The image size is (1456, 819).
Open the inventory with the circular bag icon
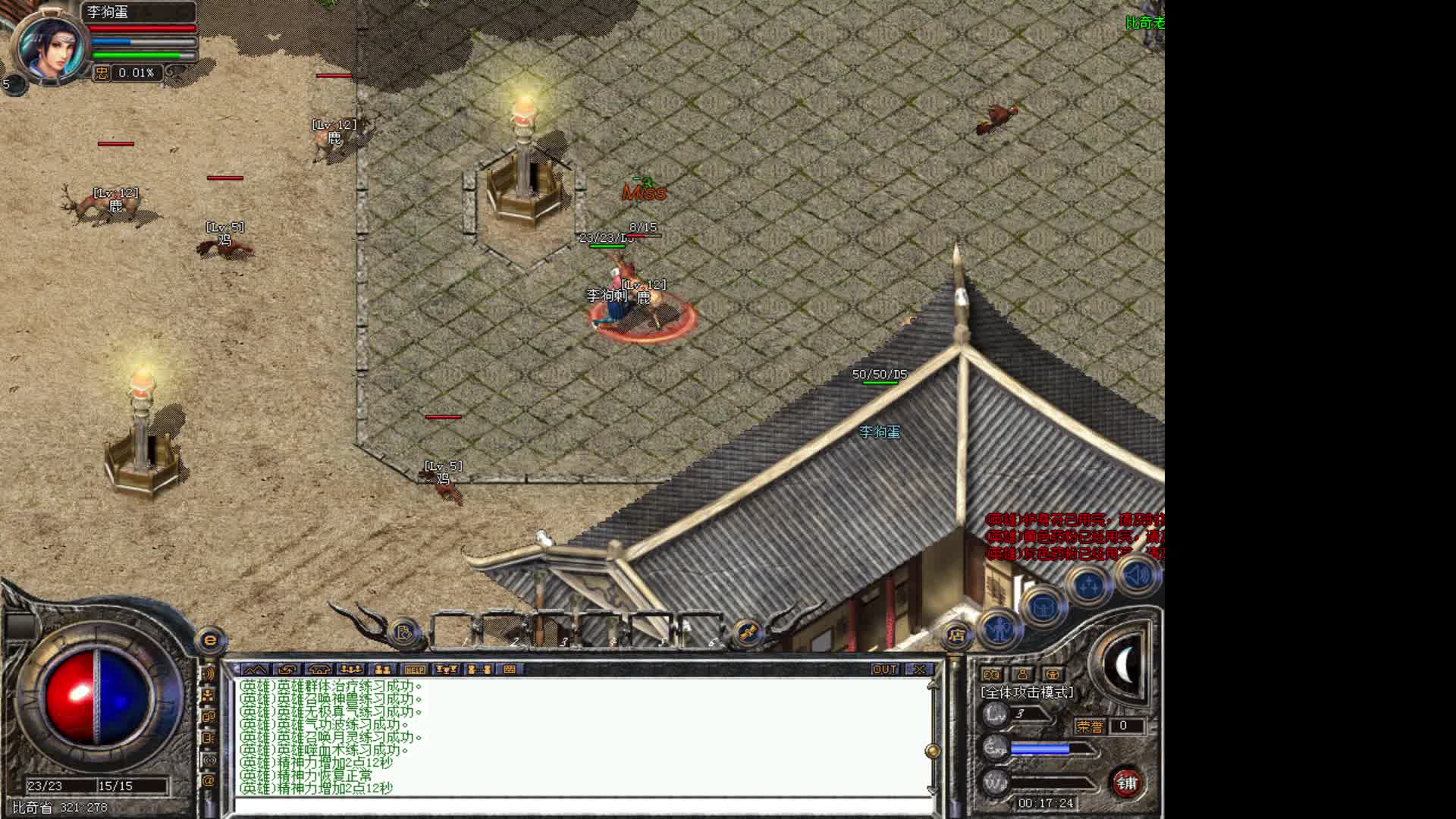1043,607
